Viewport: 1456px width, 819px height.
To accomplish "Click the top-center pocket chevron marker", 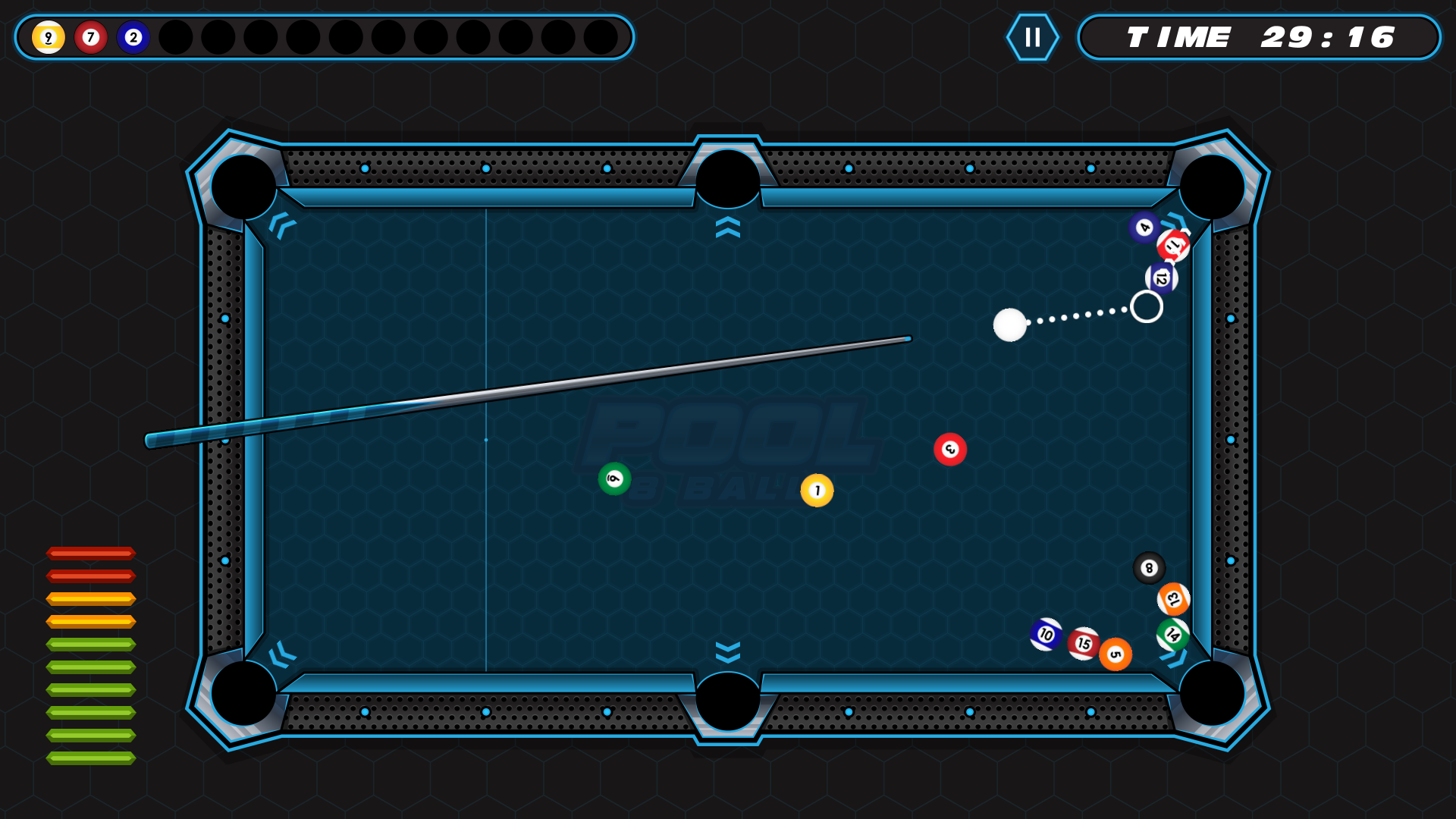I will pyautogui.click(x=727, y=227).
